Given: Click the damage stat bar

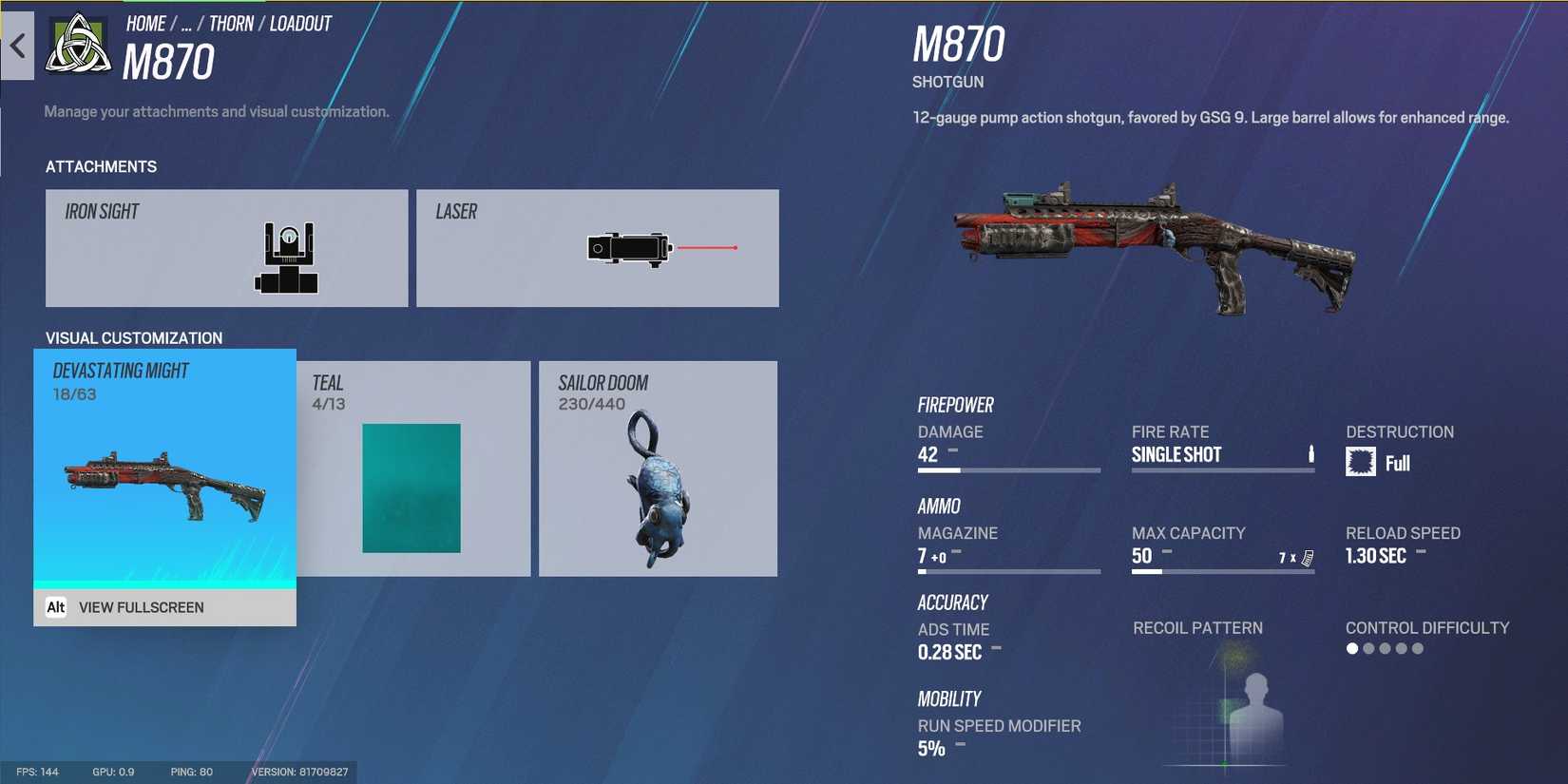Looking at the screenshot, I should [1007, 468].
